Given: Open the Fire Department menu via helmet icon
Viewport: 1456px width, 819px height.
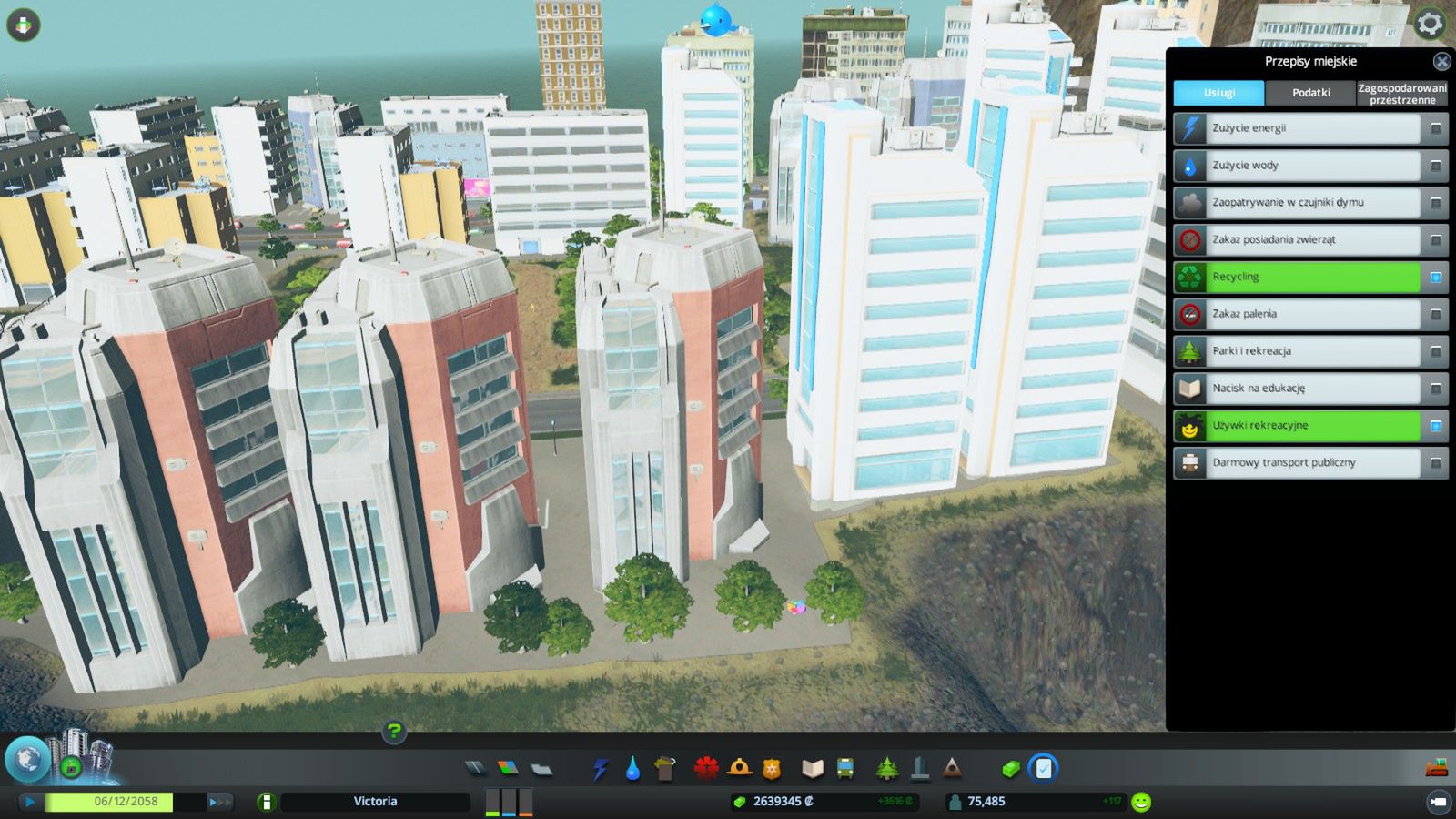Looking at the screenshot, I should click(x=741, y=770).
